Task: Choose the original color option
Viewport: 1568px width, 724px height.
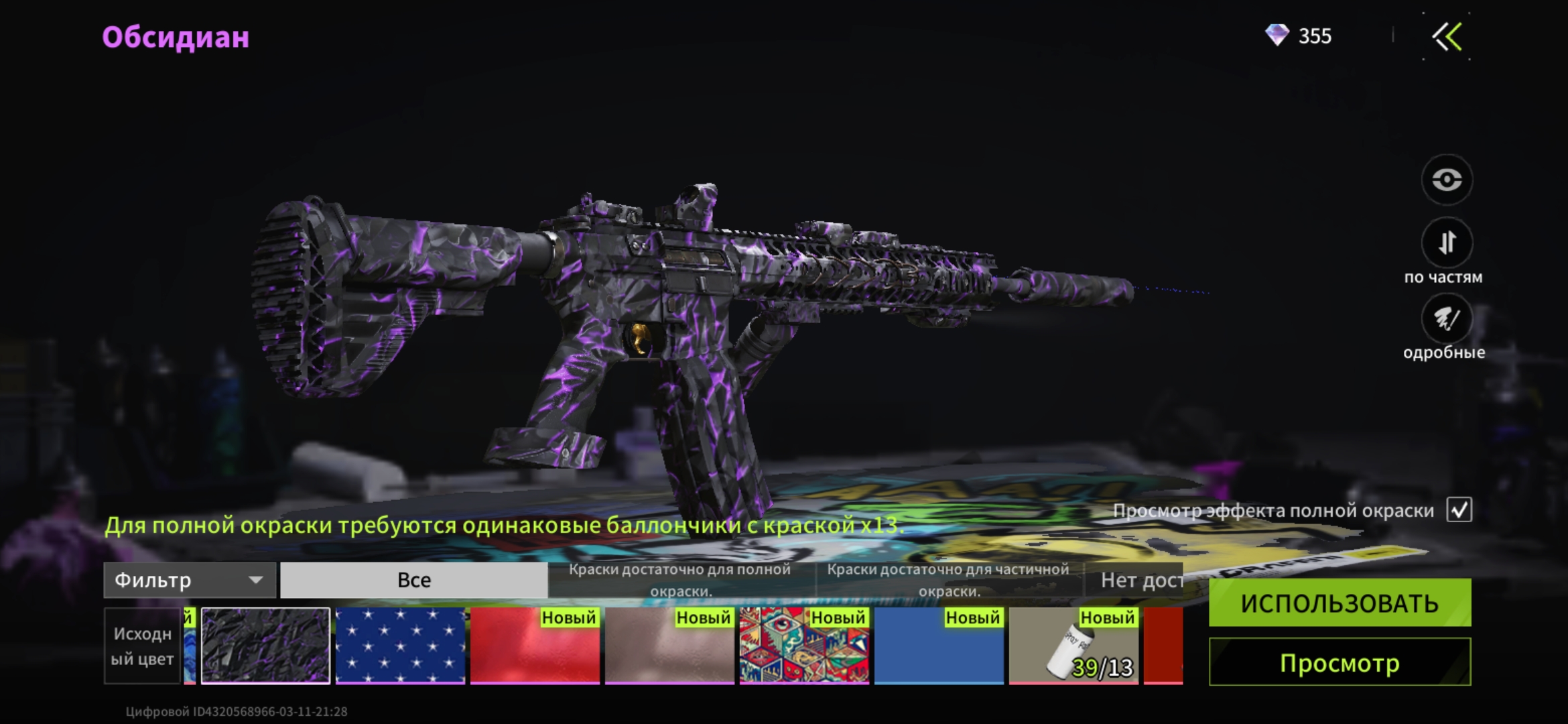Action: click(142, 646)
